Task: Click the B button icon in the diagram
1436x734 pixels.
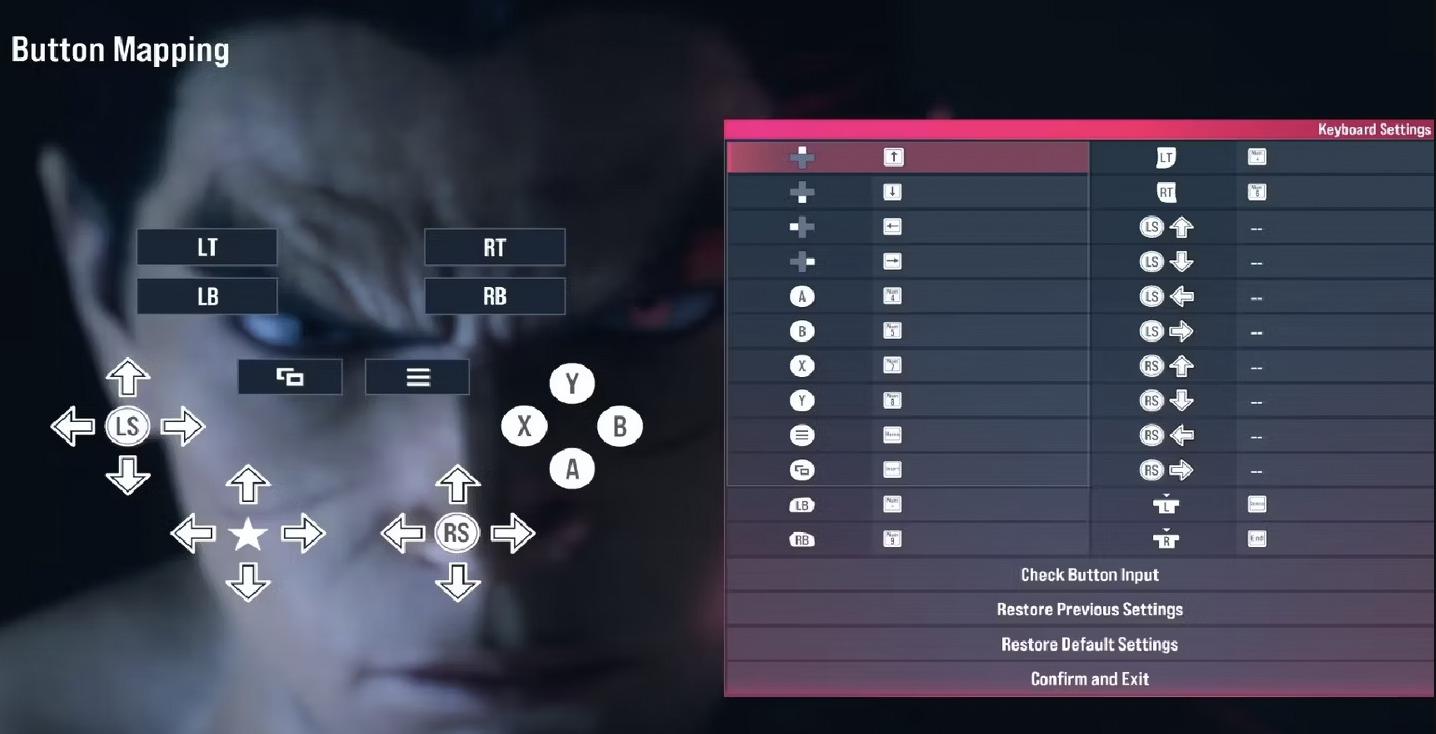Action: pyautogui.click(x=620, y=425)
